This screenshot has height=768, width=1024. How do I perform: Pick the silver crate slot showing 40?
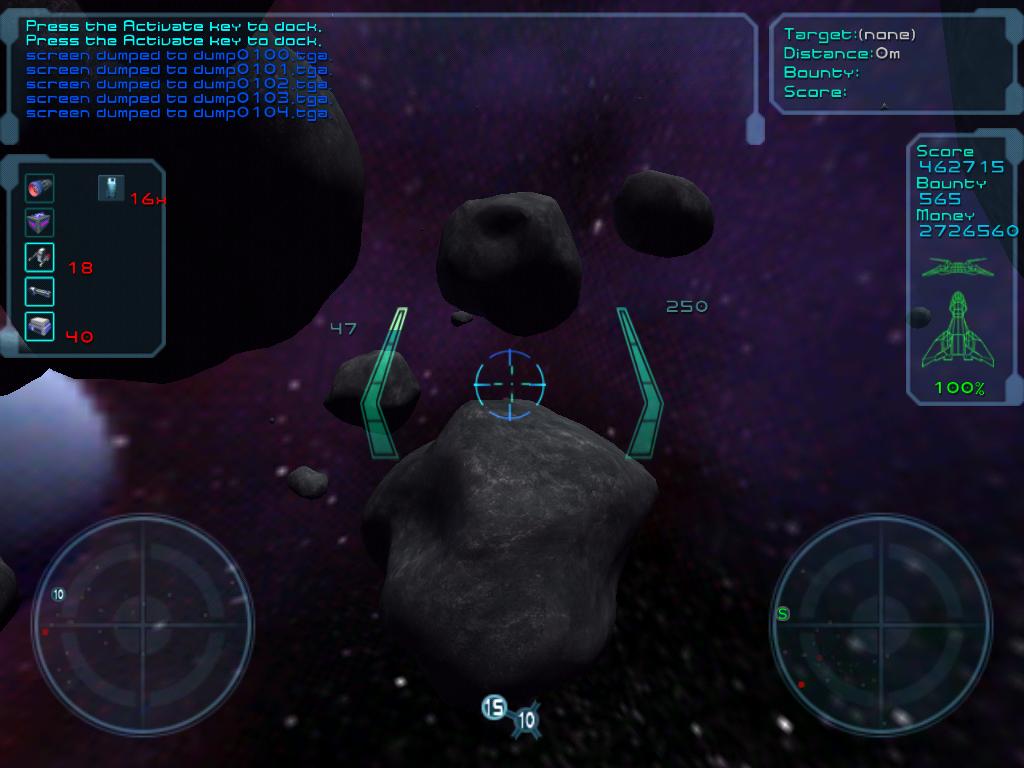(40, 326)
